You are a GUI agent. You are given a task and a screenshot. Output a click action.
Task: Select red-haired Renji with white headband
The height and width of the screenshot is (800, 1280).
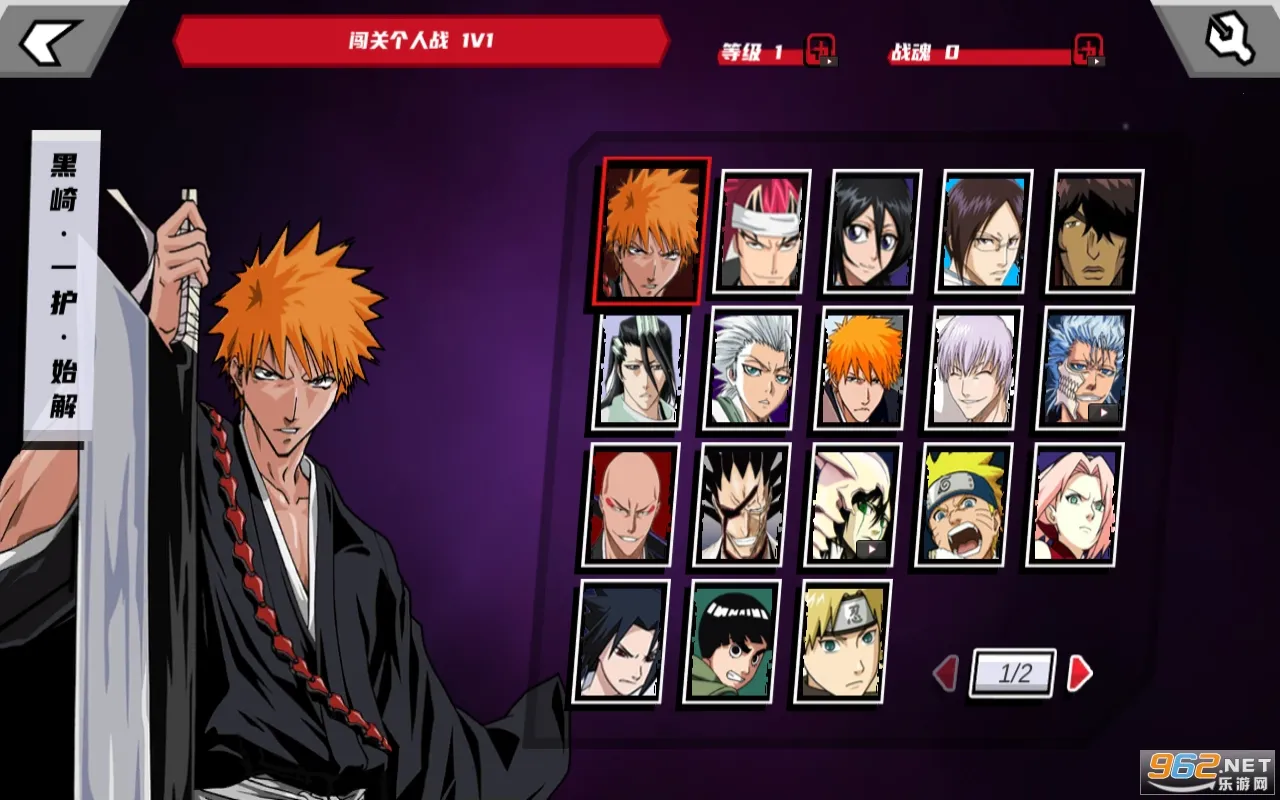761,232
